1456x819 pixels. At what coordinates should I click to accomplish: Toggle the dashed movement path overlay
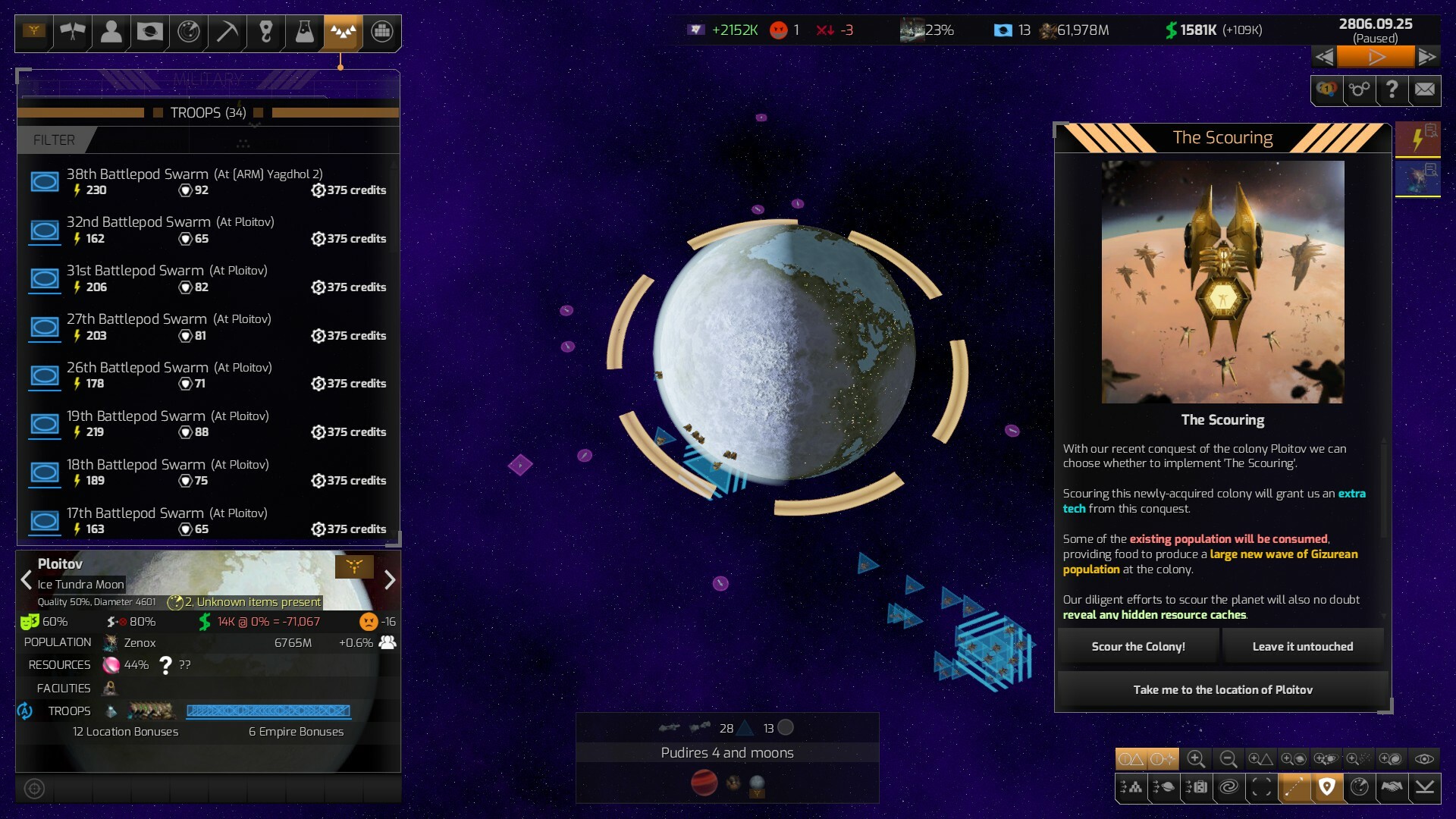click(1294, 787)
